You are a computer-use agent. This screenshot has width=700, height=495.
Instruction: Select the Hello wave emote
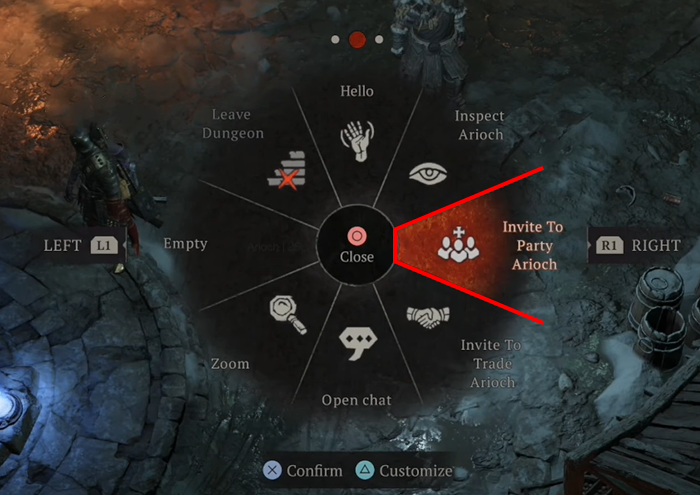(x=356, y=140)
